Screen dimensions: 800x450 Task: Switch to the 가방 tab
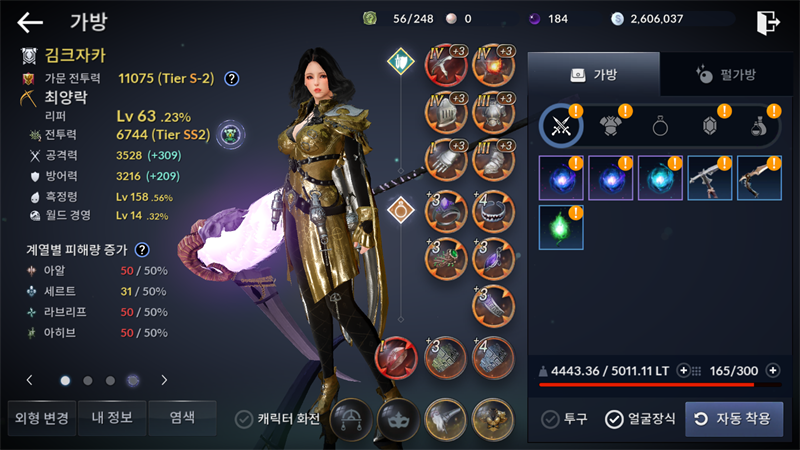(593, 74)
